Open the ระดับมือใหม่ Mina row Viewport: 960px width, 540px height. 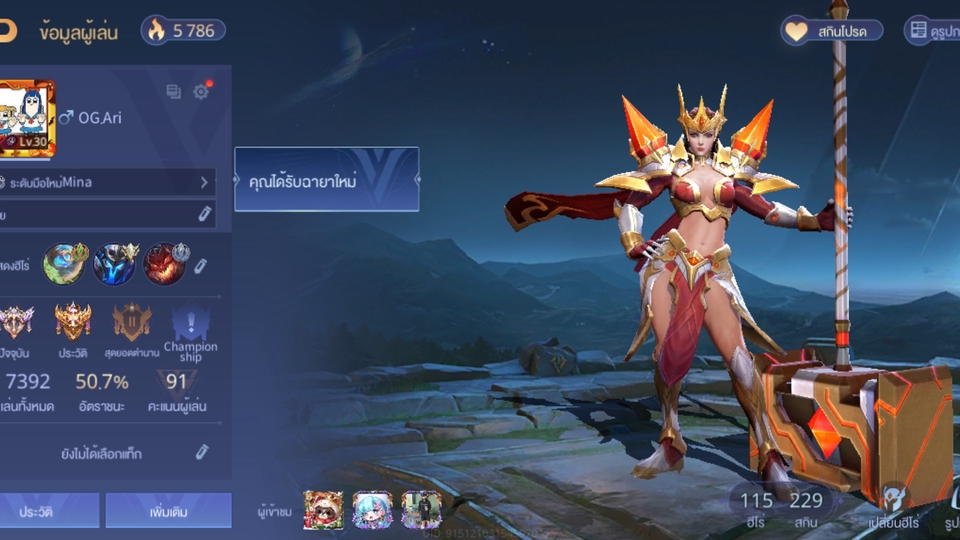point(108,182)
